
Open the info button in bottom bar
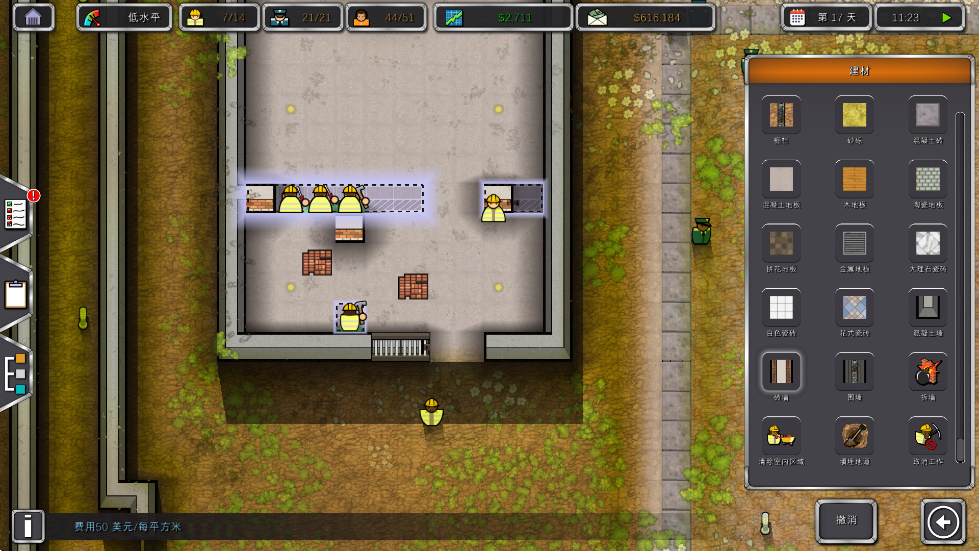pos(28,525)
